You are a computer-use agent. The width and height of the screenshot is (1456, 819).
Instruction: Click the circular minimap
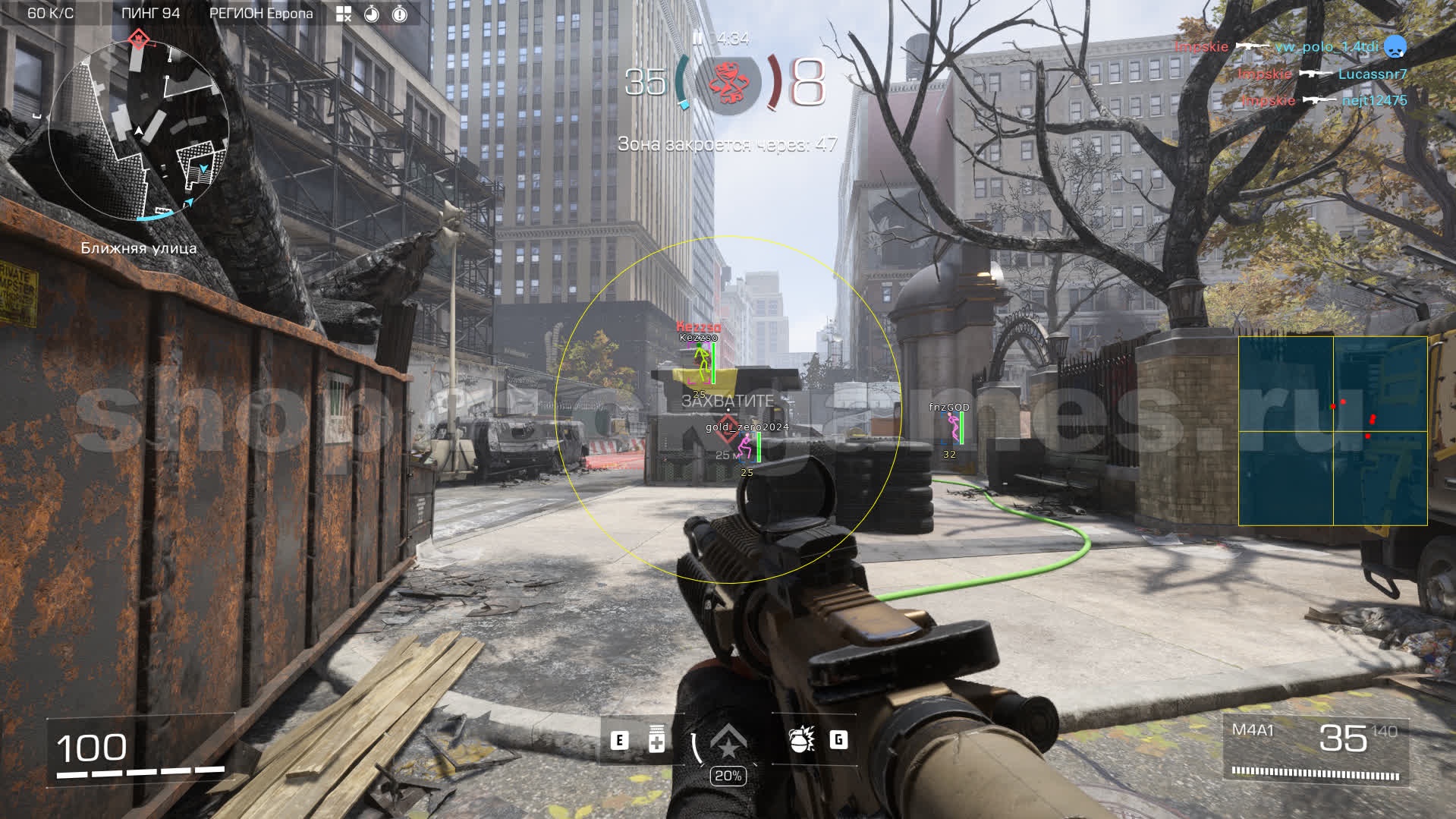(x=139, y=131)
